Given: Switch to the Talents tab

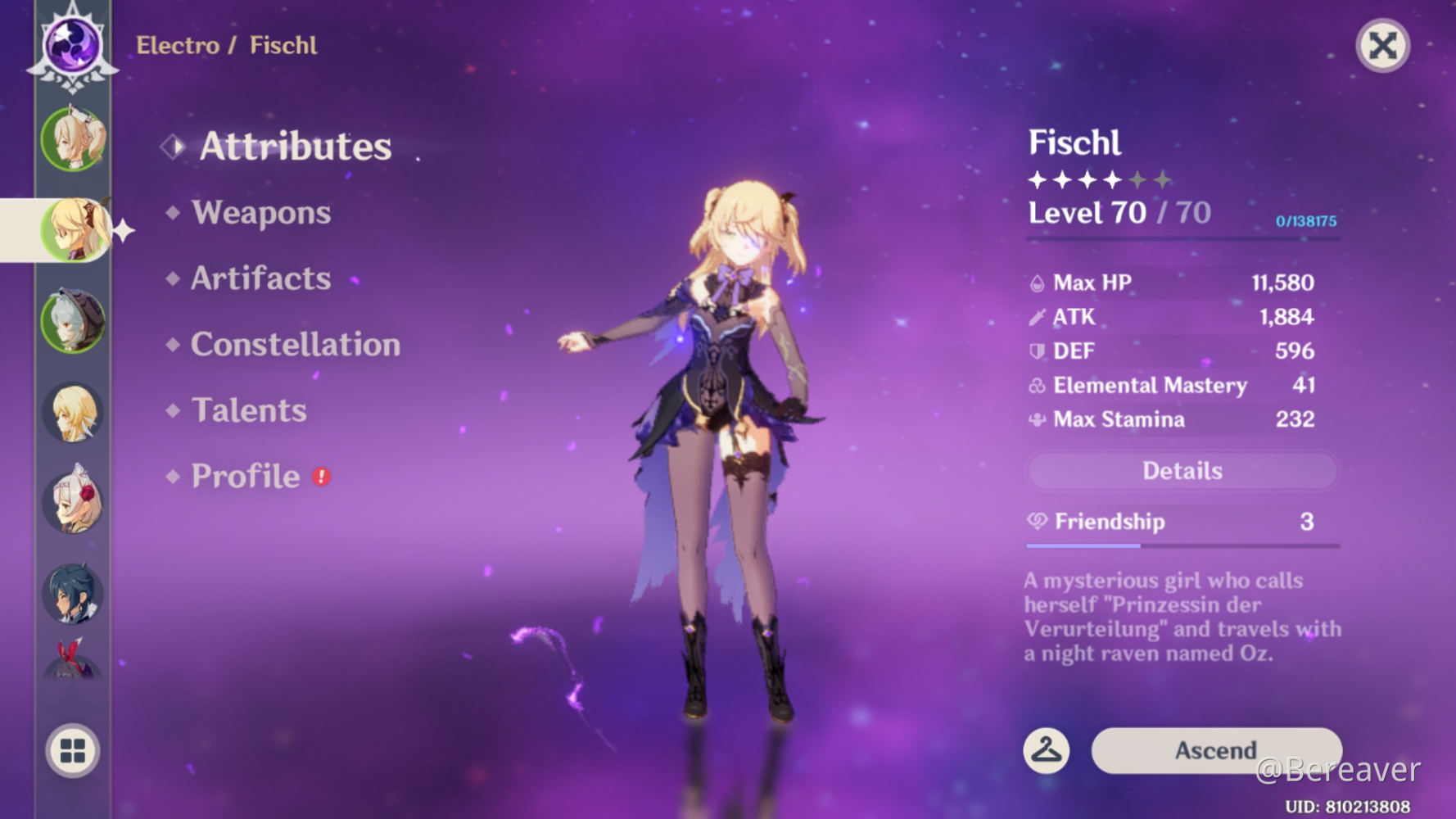Looking at the screenshot, I should click(x=247, y=409).
